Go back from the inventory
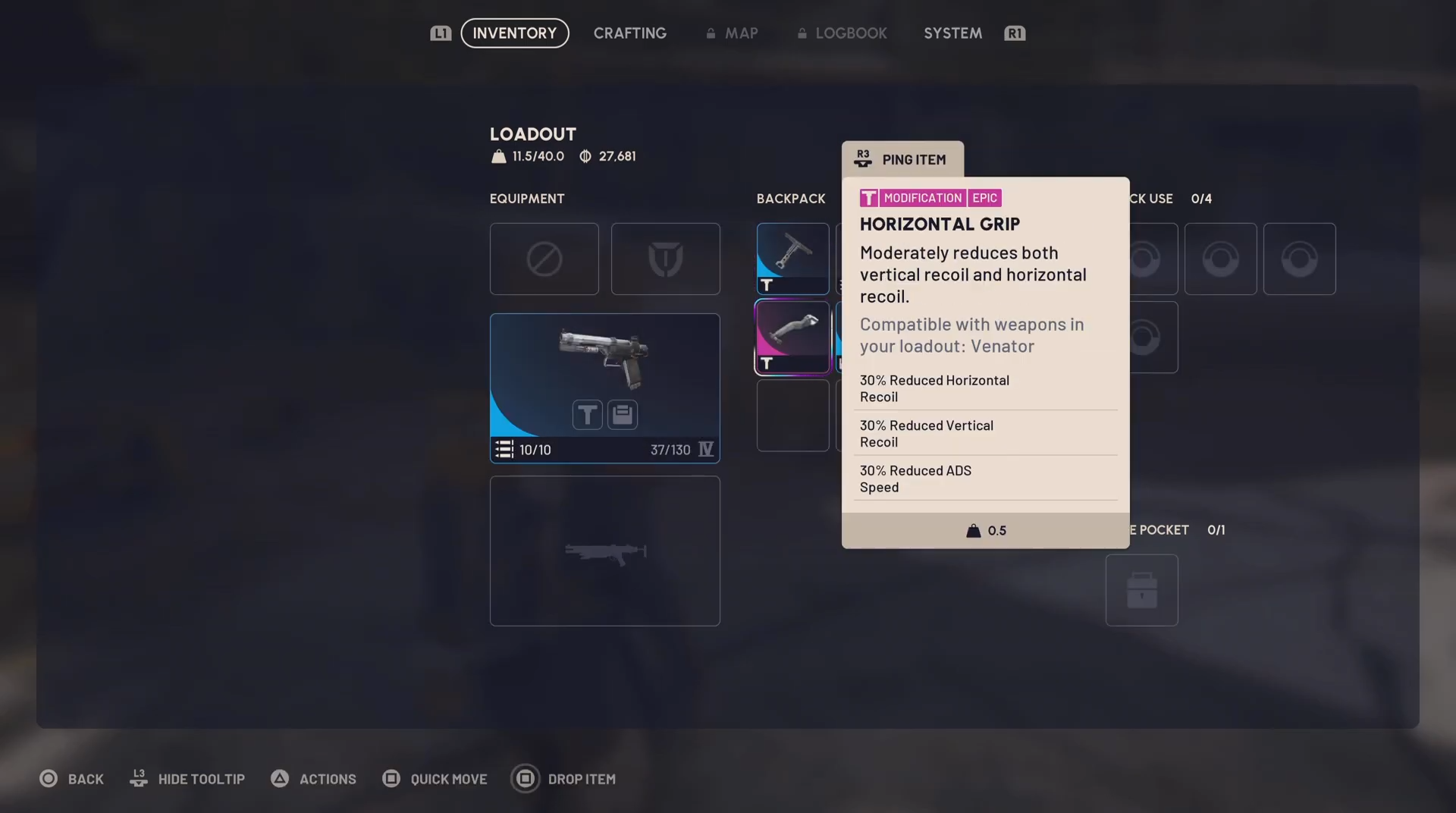Image resolution: width=1456 pixels, height=813 pixels. [71, 779]
